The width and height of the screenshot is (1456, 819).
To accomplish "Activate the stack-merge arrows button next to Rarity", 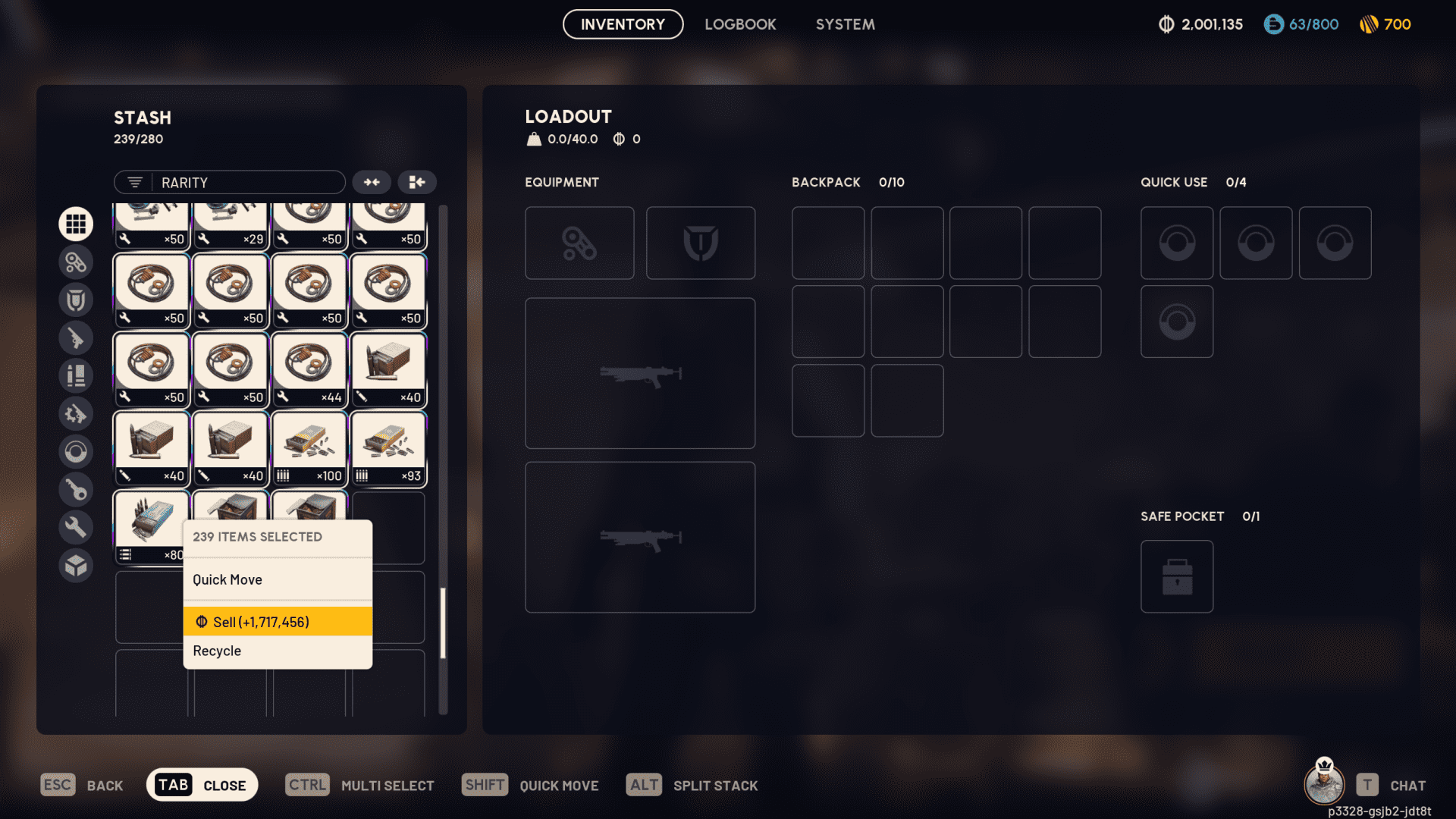I will (371, 182).
